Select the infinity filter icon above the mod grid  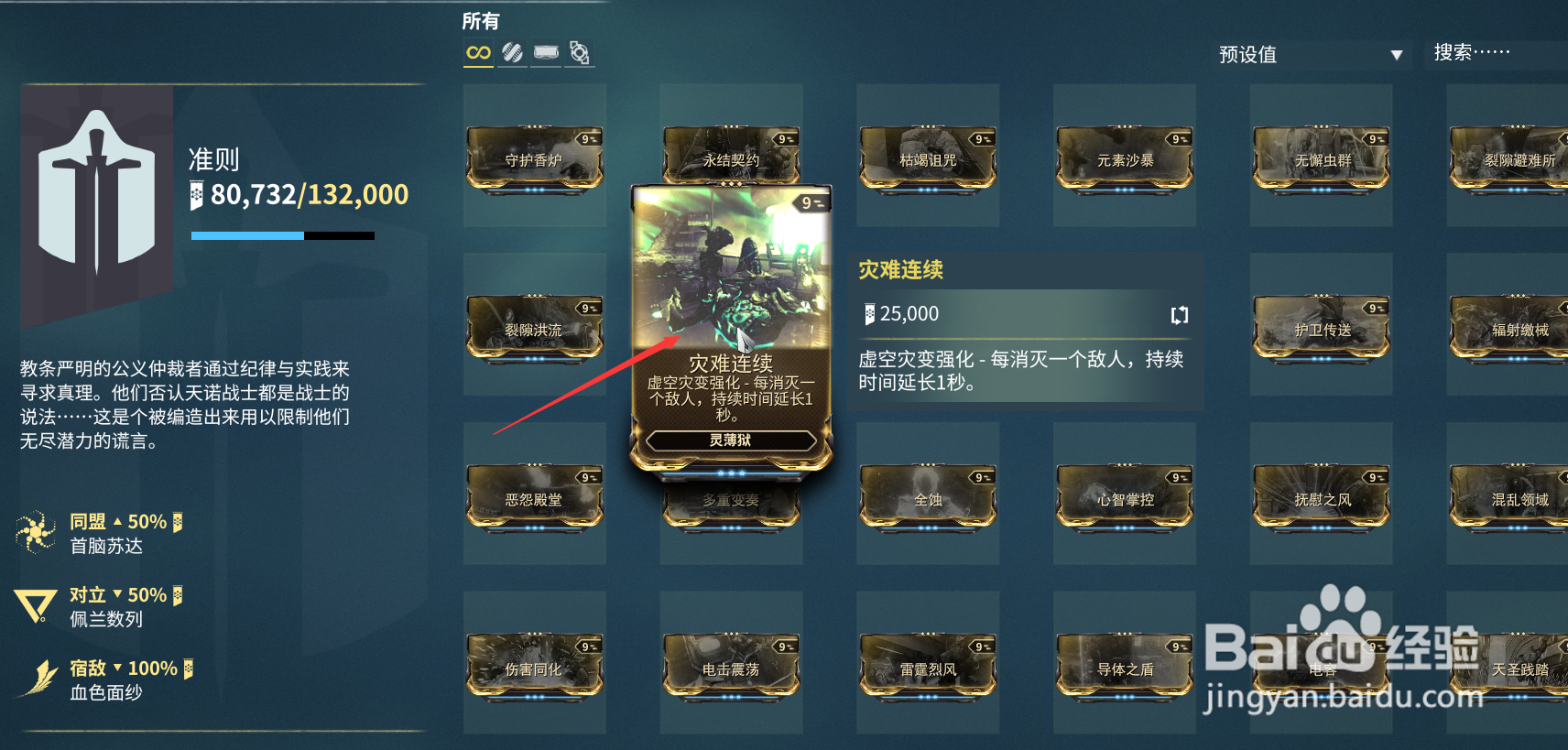point(477,53)
